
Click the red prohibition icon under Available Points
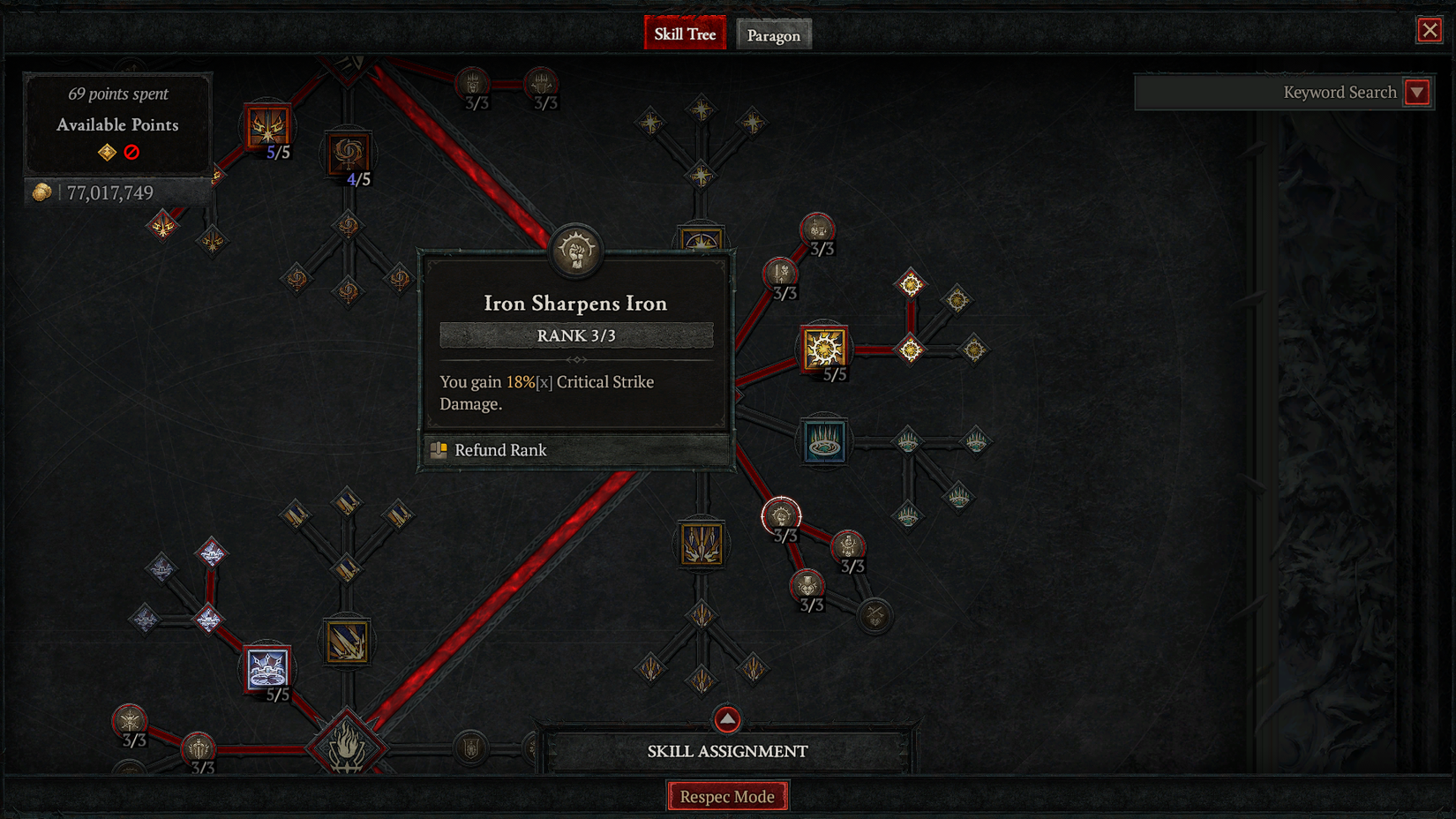(x=130, y=152)
